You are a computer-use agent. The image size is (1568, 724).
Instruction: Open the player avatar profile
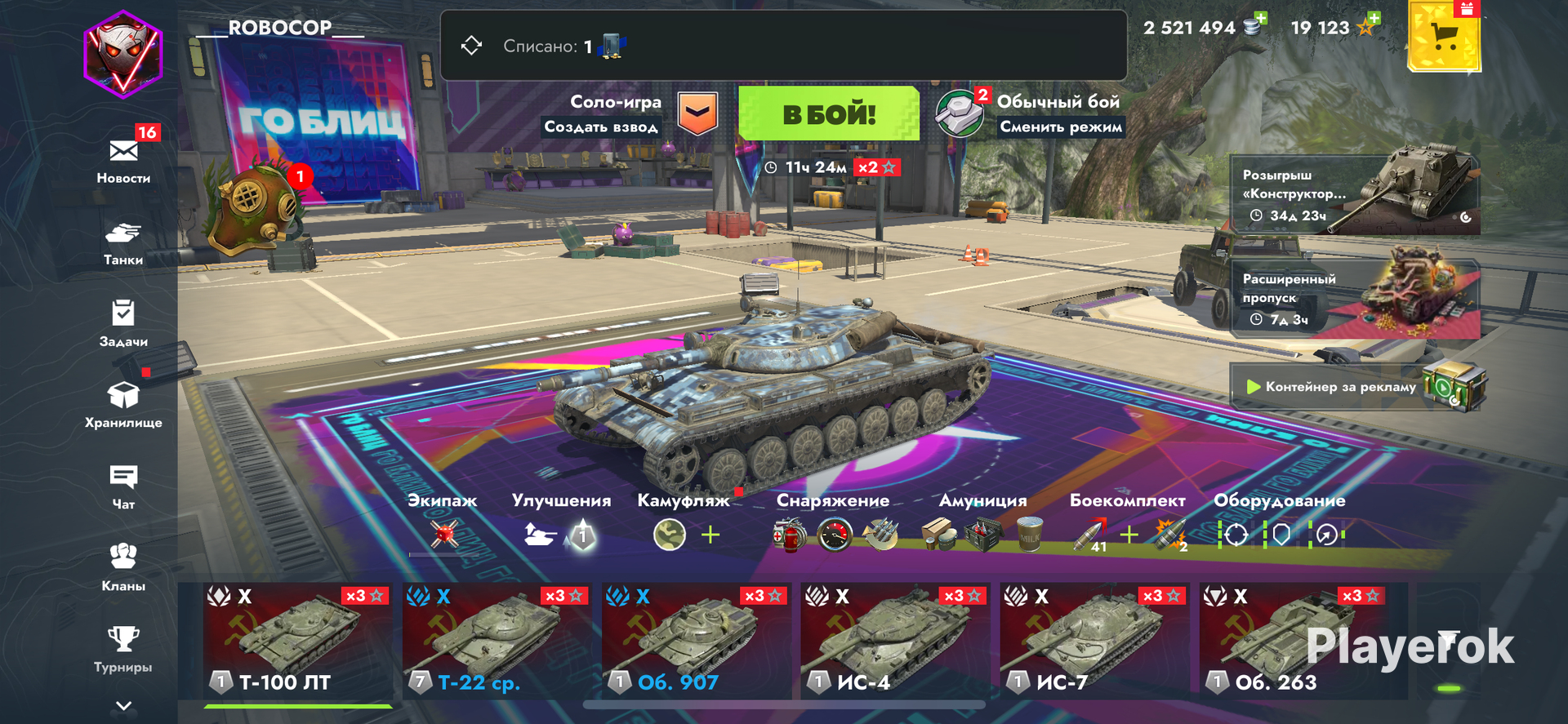pyautogui.click(x=123, y=55)
